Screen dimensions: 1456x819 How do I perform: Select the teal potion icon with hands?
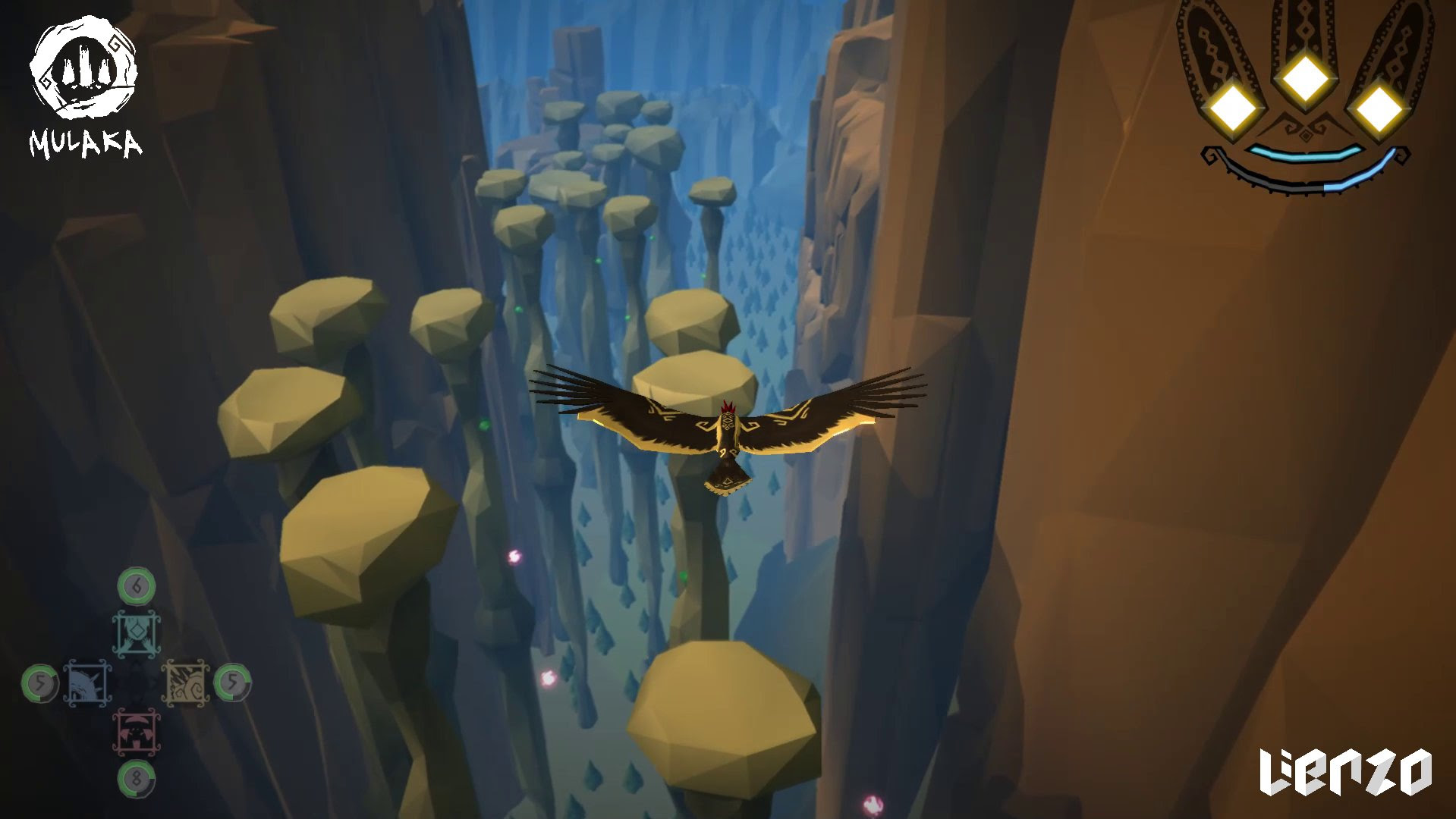tap(137, 634)
